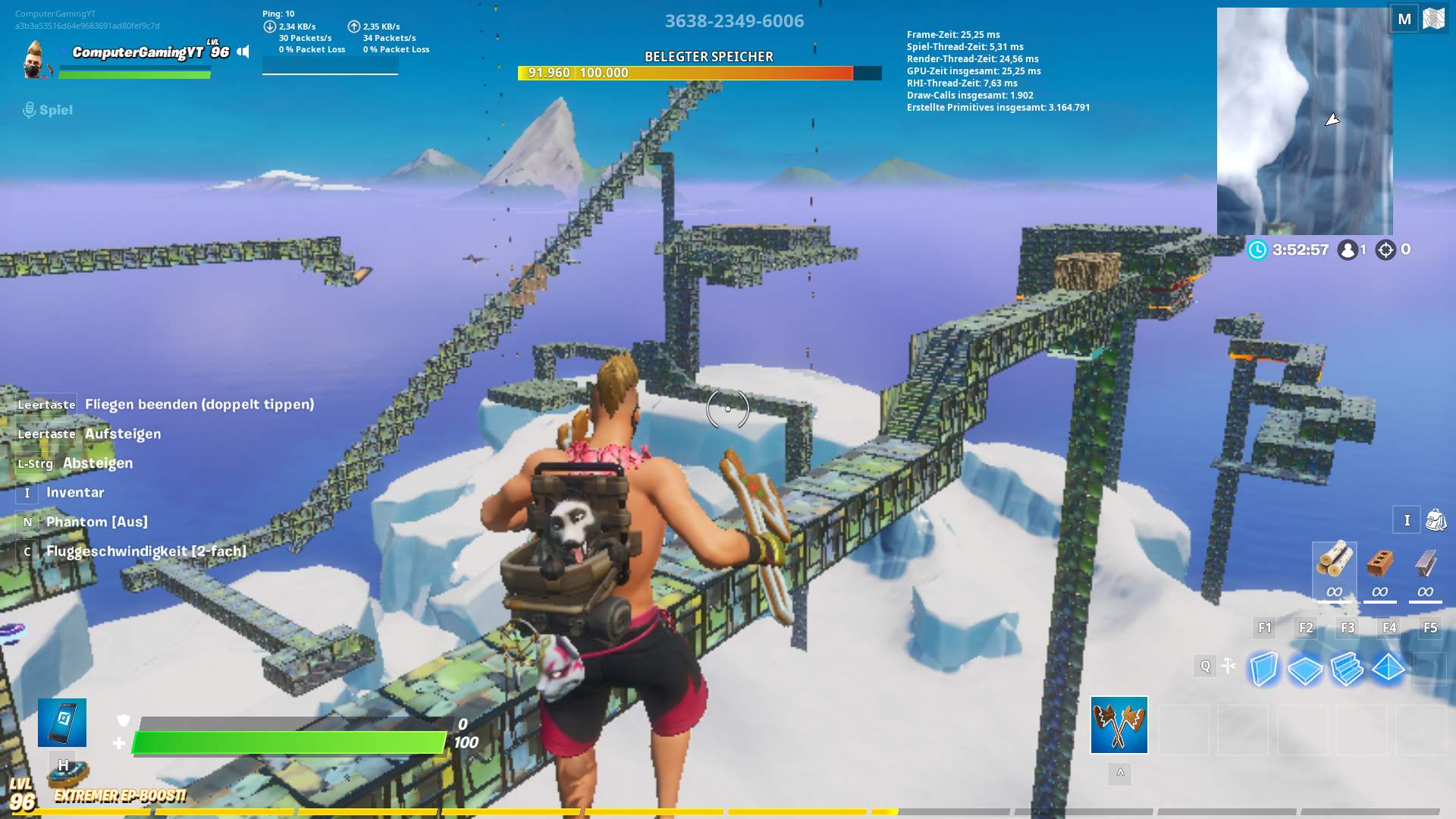Viewport: 1456px width, 819px height.
Task: Toggle Phantom mode via the N hint
Action: [x=96, y=521]
